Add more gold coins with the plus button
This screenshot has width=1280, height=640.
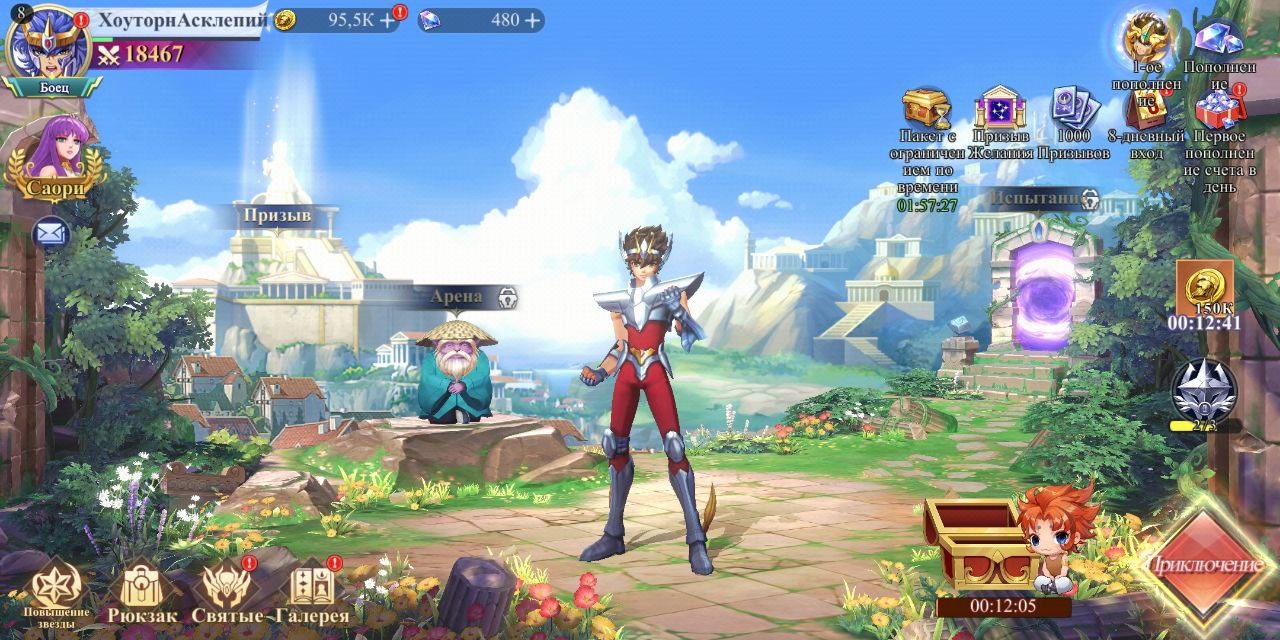[x=387, y=20]
